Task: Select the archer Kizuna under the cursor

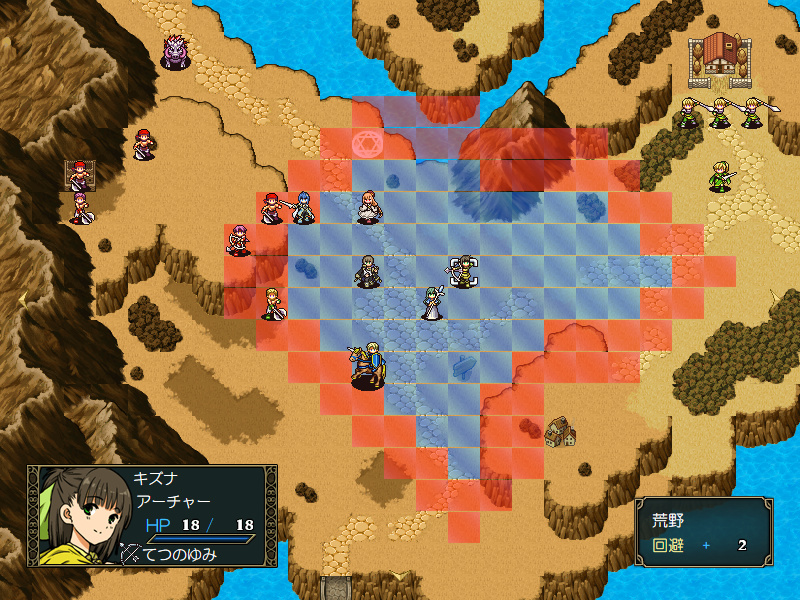Action: (x=463, y=271)
